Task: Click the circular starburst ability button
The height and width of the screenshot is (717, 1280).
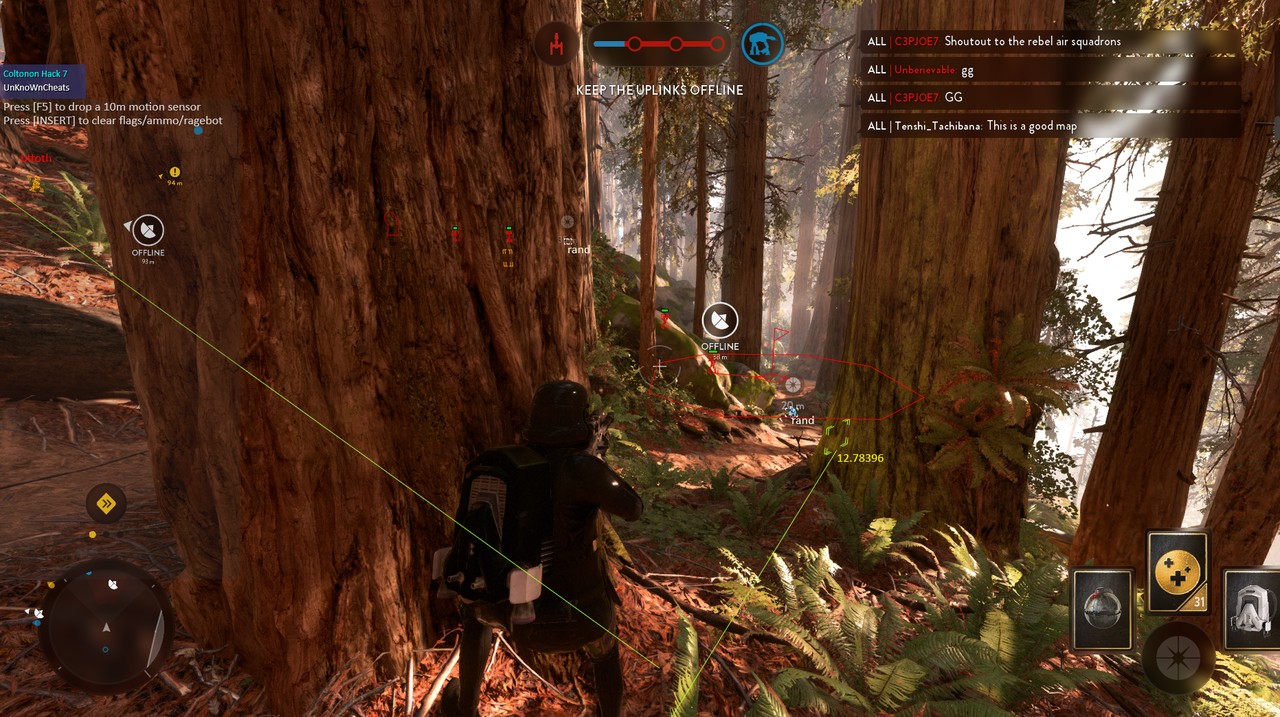Action: 1178,659
